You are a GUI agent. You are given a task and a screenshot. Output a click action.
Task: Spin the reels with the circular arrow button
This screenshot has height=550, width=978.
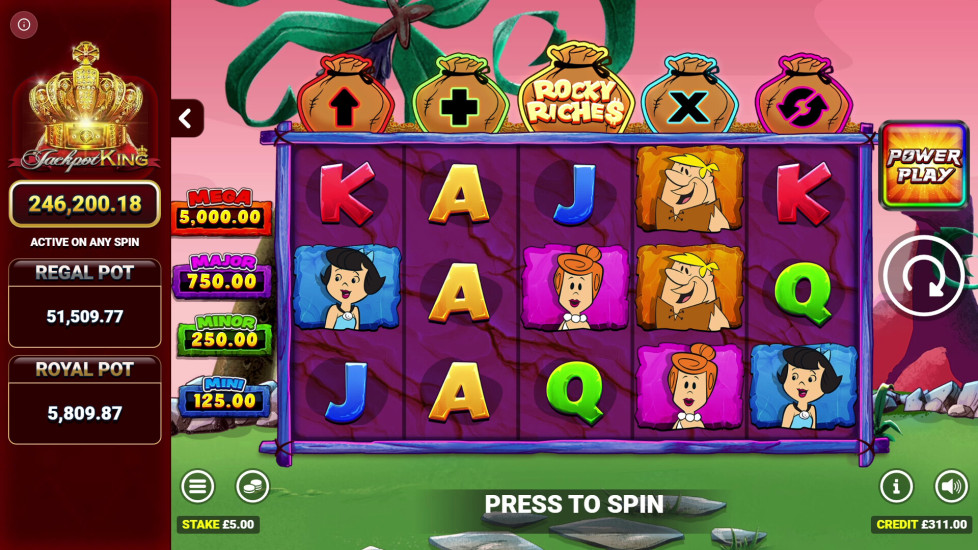click(922, 276)
